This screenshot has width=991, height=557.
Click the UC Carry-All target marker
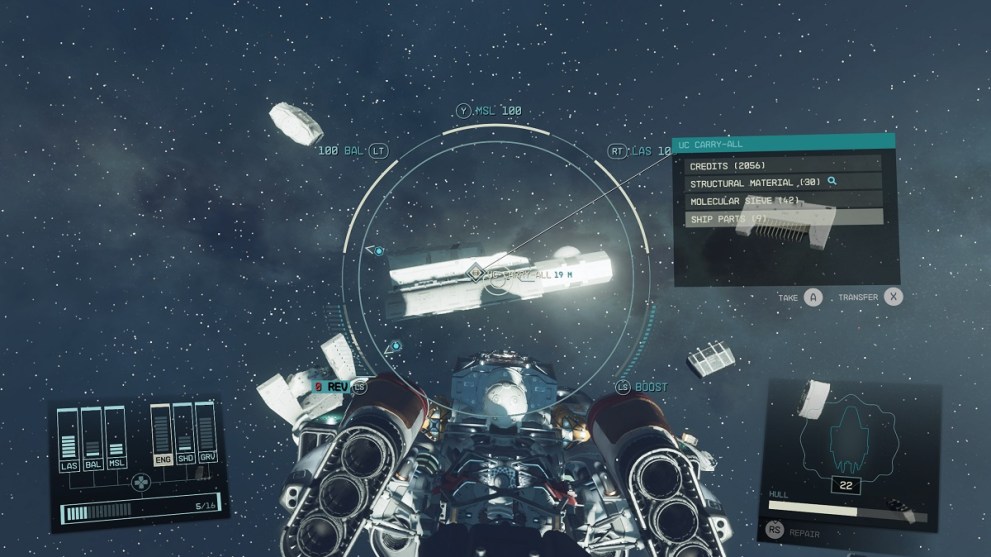click(x=476, y=271)
